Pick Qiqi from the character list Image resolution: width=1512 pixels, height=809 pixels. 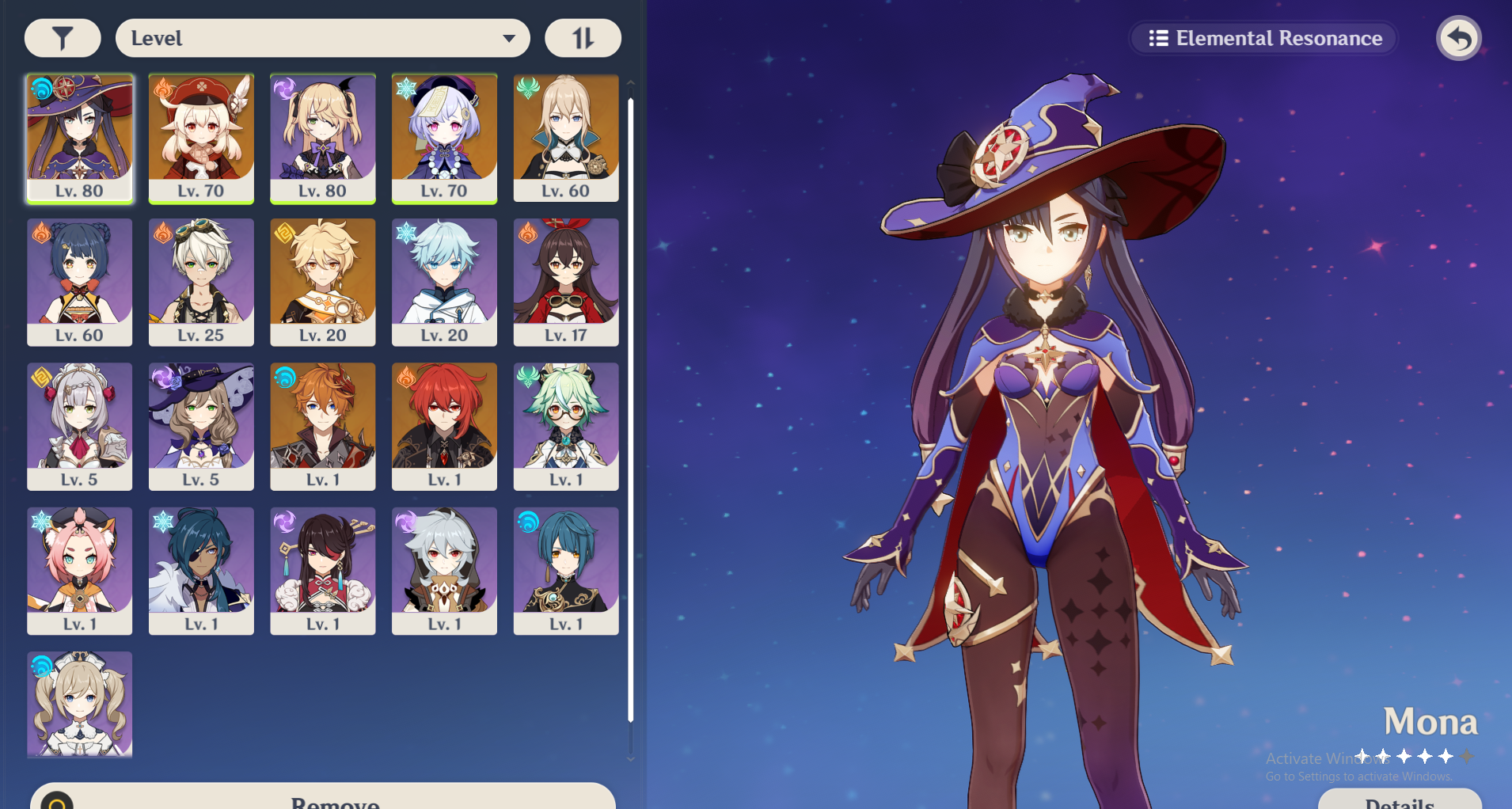444,138
